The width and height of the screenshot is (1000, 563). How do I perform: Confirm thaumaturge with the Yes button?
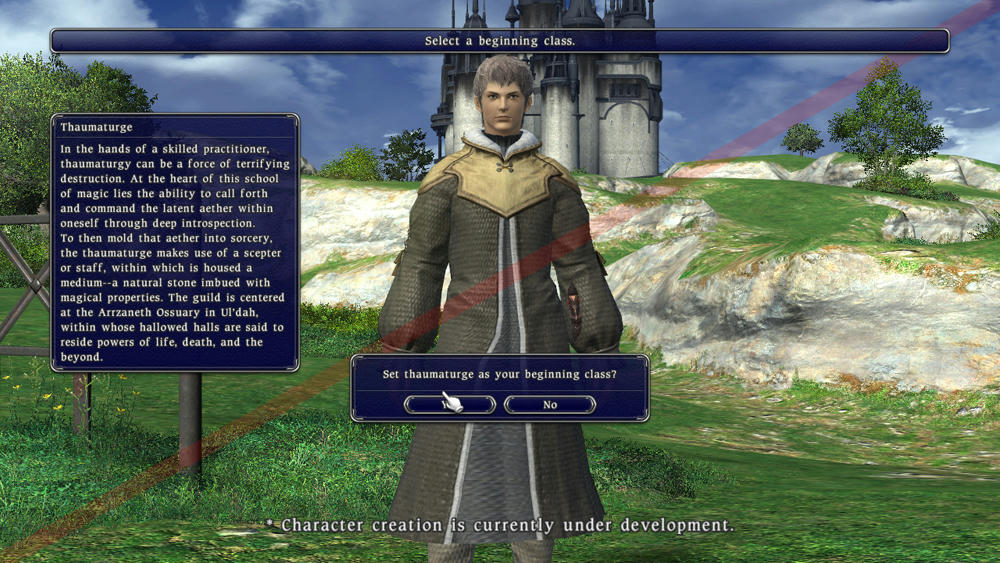click(x=450, y=405)
